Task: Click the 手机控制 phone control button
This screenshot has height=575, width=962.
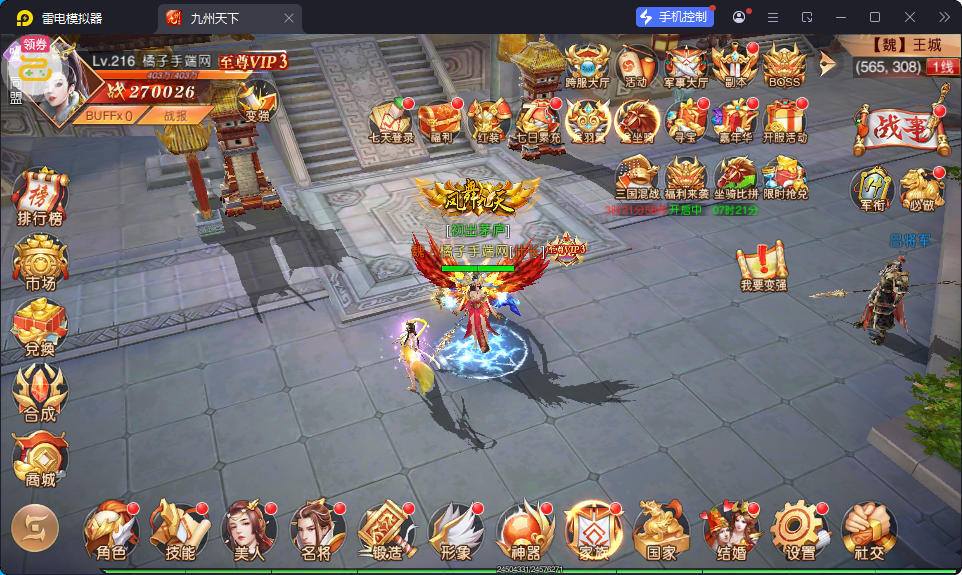Action: (674, 17)
